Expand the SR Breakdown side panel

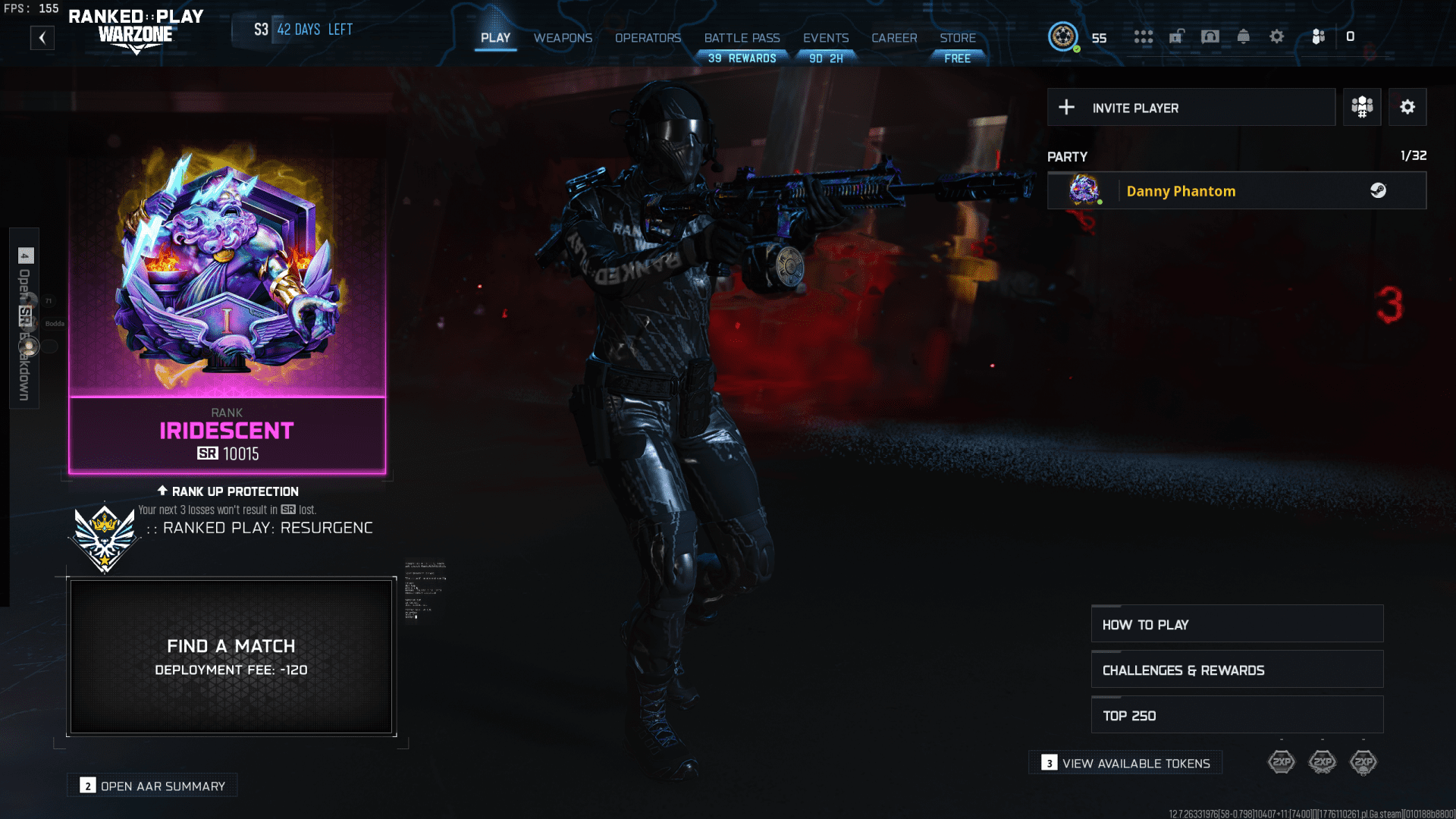coord(23,318)
